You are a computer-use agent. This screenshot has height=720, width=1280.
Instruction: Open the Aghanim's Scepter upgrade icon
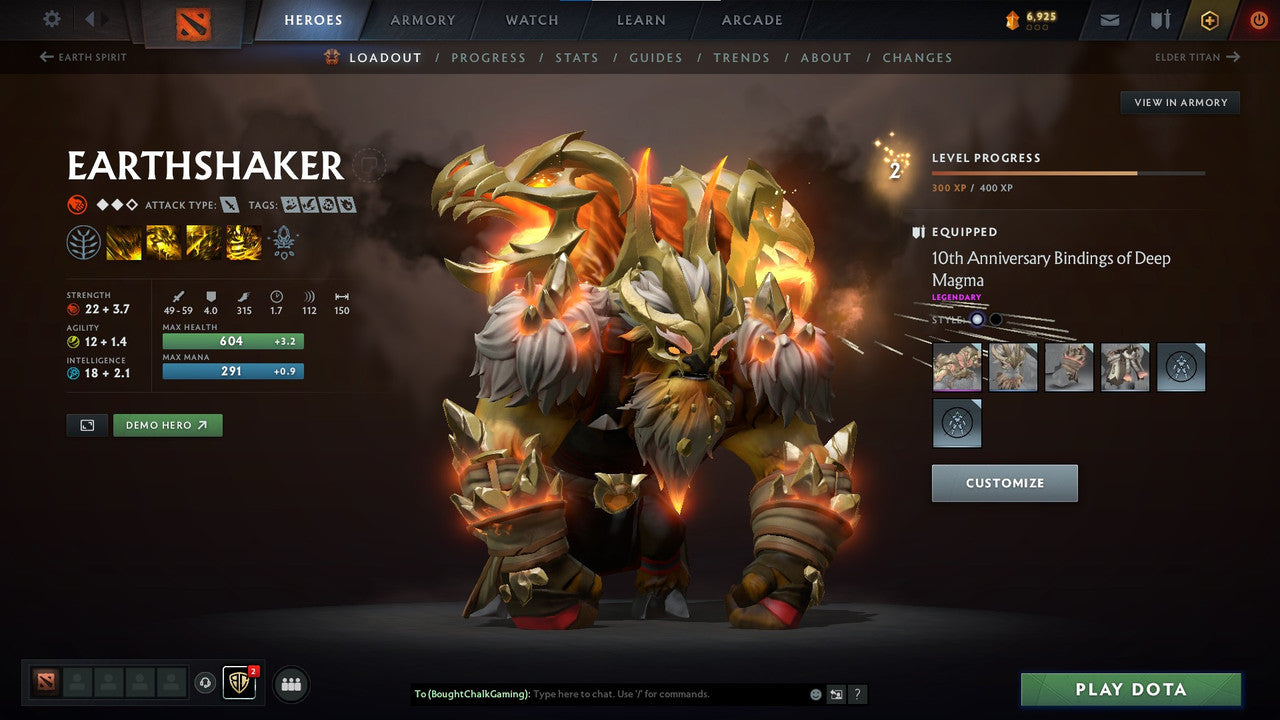(x=283, y=242)
